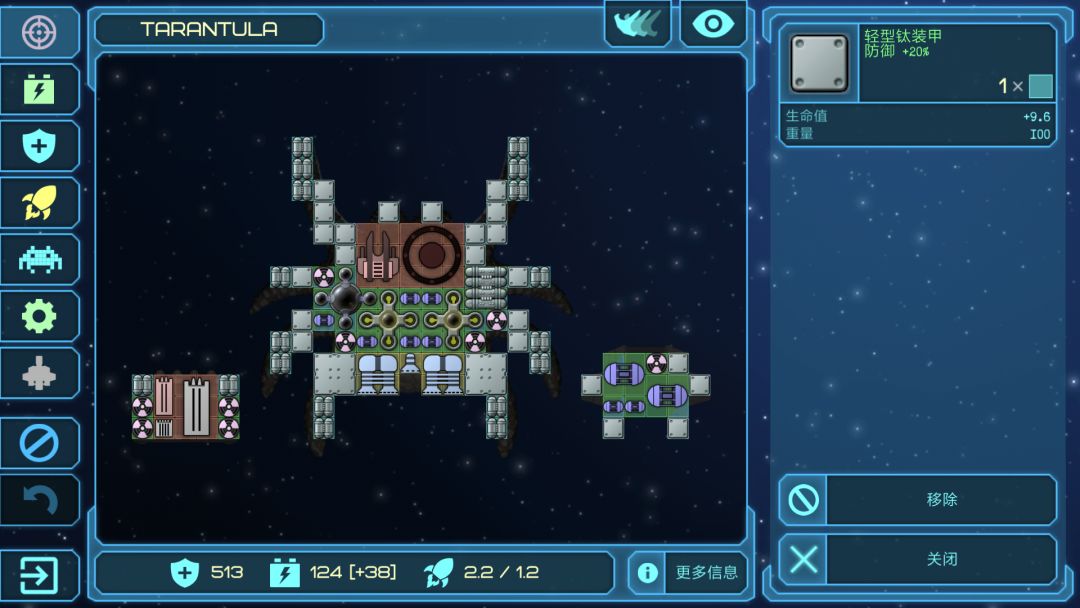Select the light titanium armor thumbnail
Viewport: 1080px width, 608px height.
pos(819,63)
